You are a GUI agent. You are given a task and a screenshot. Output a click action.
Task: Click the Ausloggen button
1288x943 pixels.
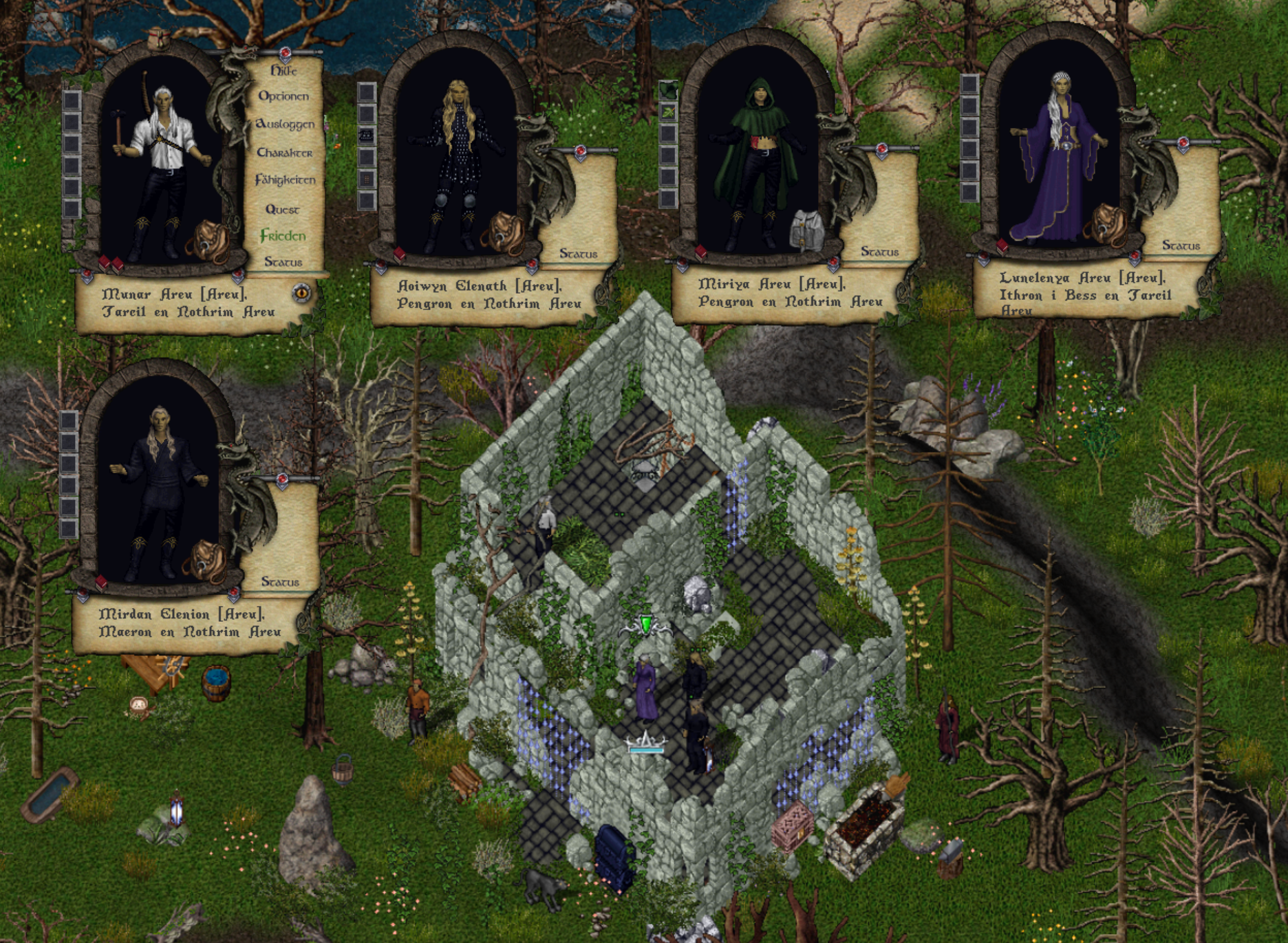(285, 124)
